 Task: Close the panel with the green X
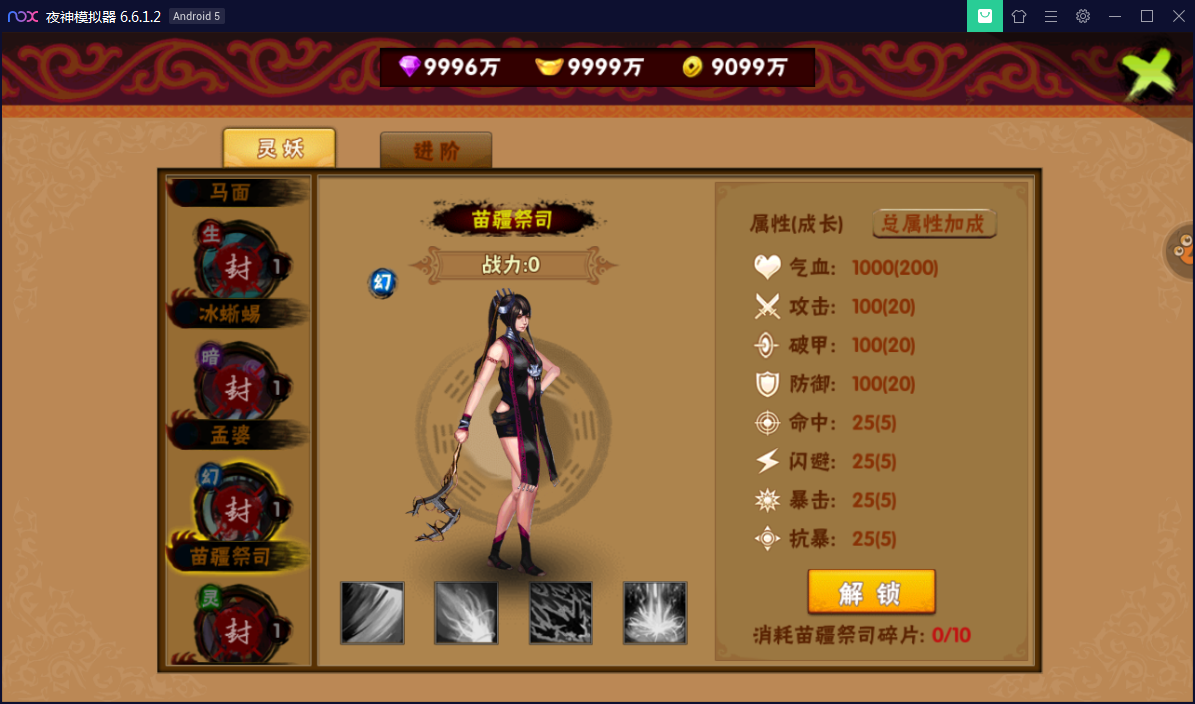(1147, 75)
